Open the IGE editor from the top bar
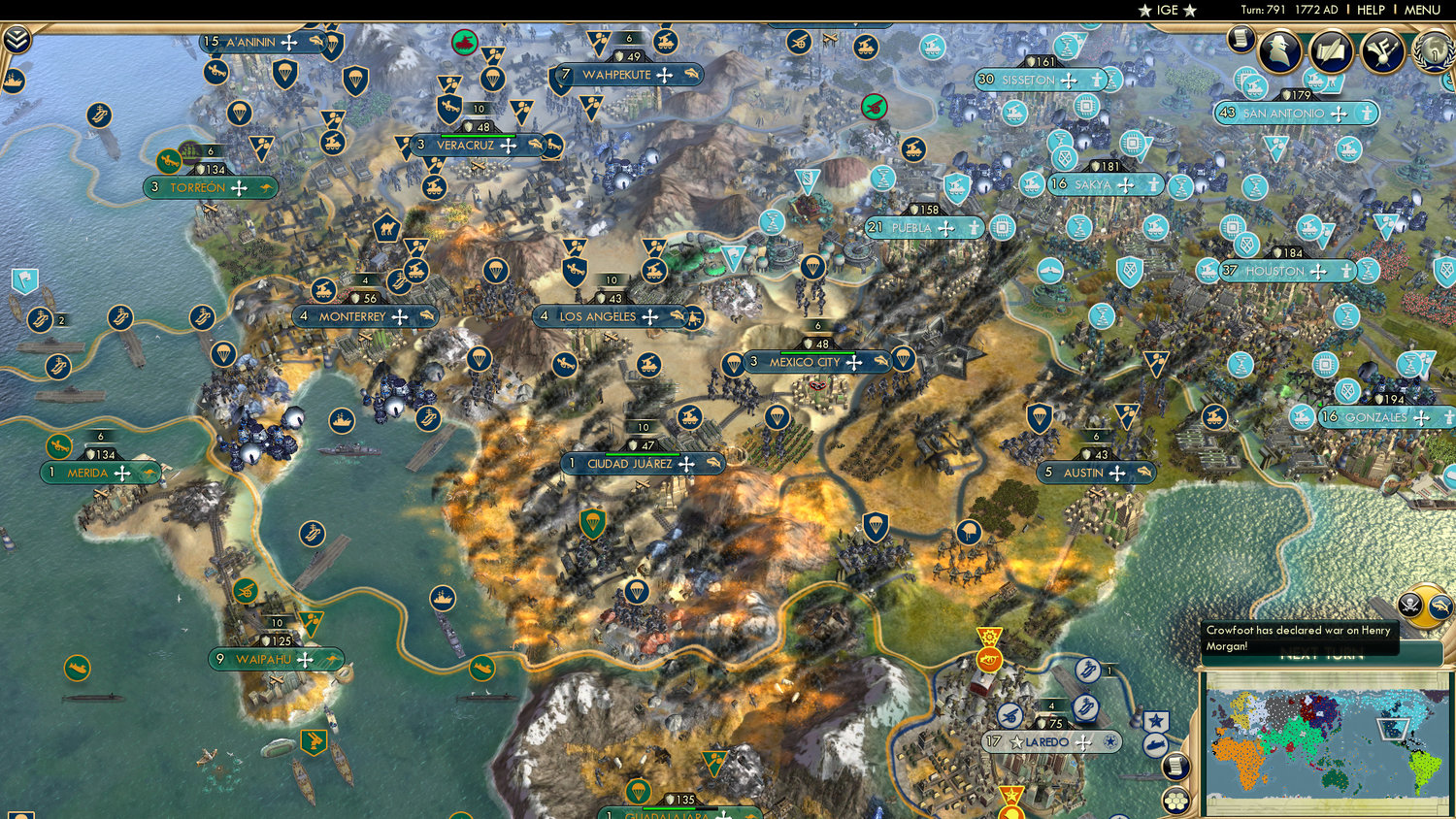 click(1165, 10)
